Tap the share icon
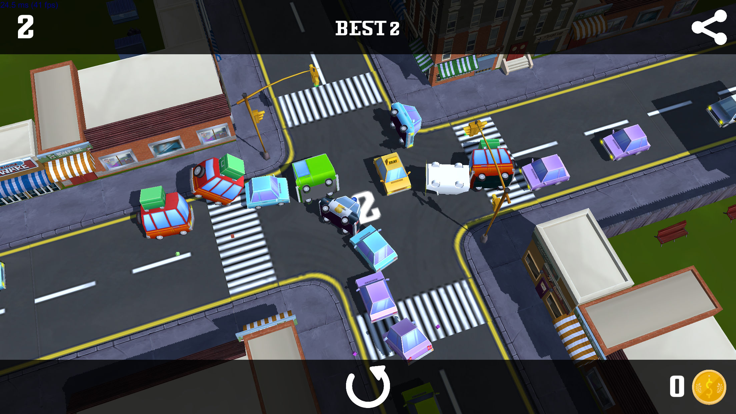Viewport: 736px width, 414px height. click(709, 27)
